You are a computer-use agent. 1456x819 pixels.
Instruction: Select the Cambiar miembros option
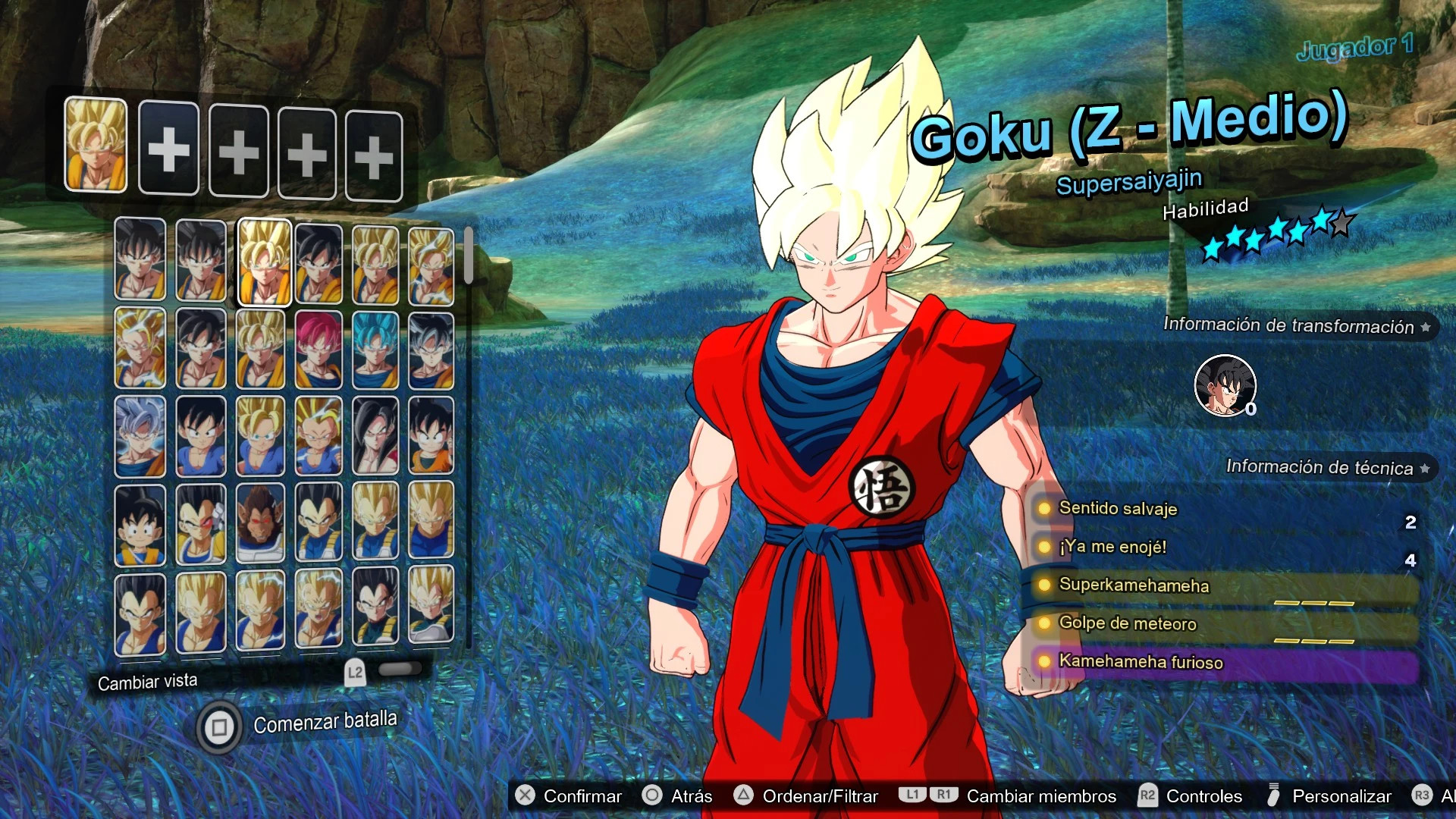coord(1039,796)
